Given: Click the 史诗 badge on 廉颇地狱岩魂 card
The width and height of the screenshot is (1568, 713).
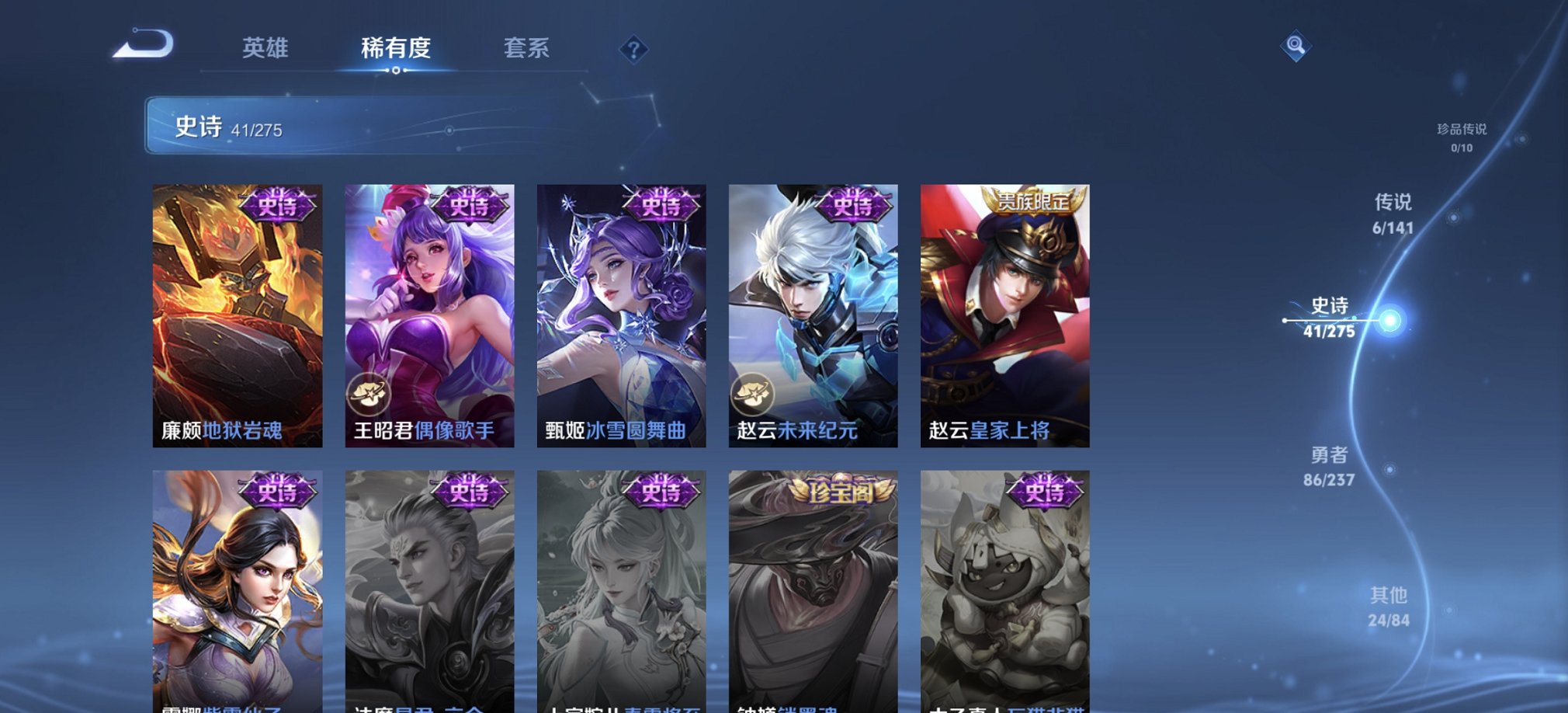Looking at the screenshot, I should [278, 206].
